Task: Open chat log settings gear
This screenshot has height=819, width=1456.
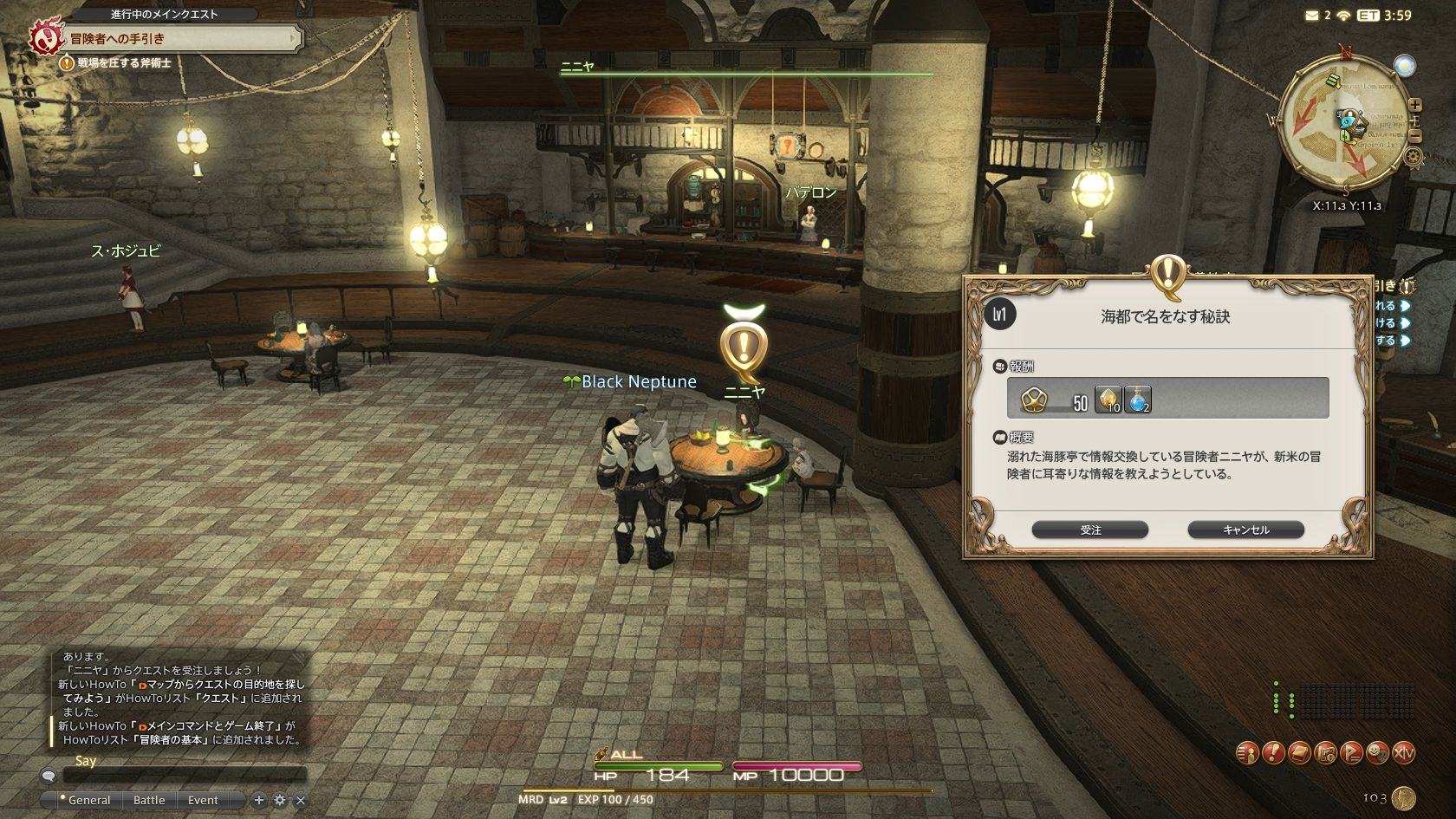Action: coord(280,800)
